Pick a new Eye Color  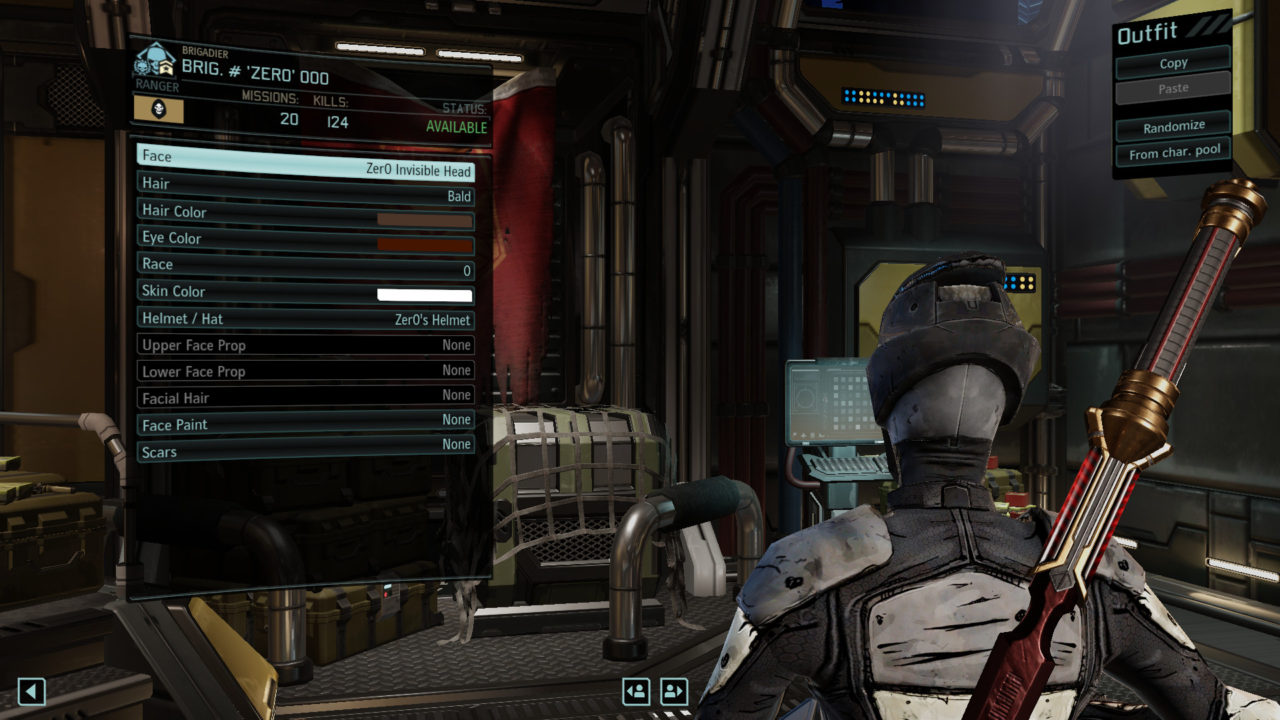tap(424, 246)
